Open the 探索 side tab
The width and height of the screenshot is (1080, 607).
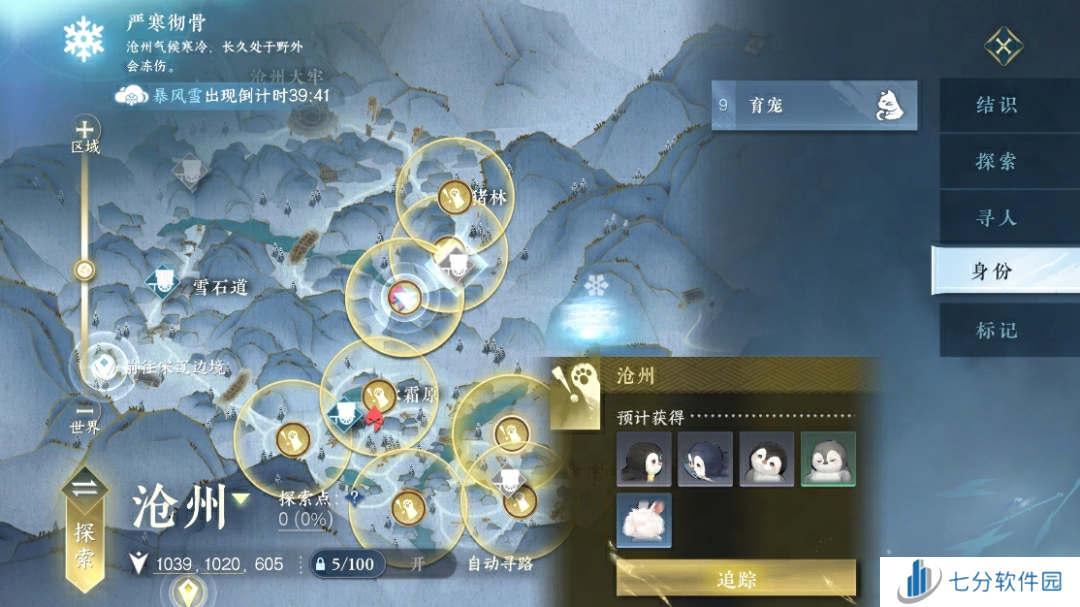tap(996, 161)
